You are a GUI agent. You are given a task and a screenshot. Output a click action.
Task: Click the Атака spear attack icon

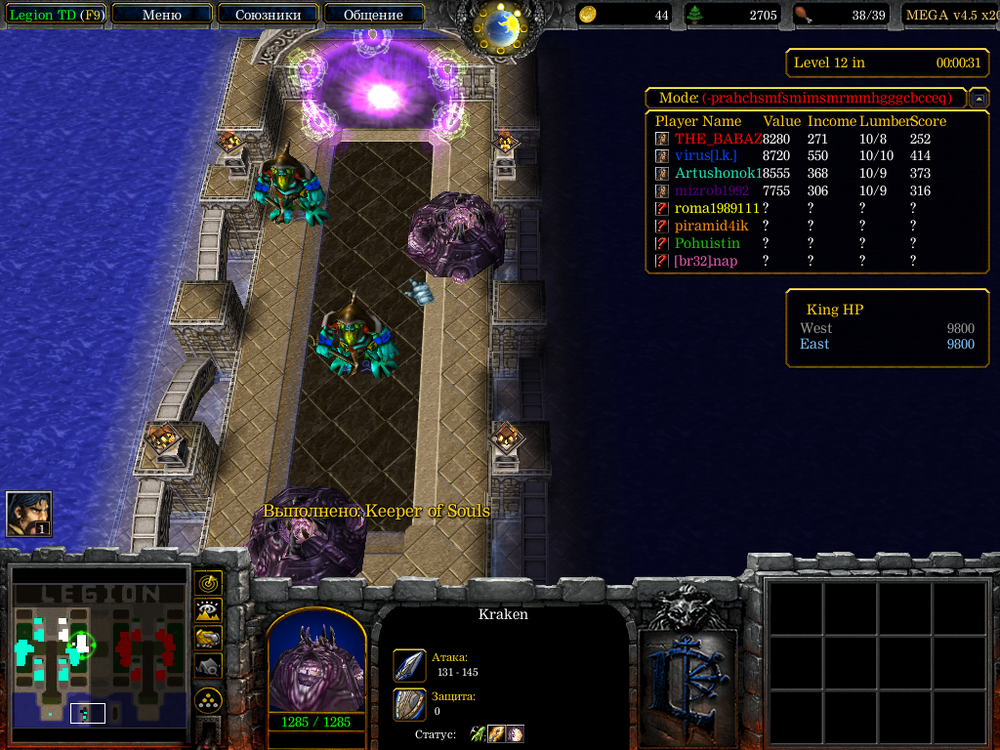pyautogui.click(x=410, y=665)
